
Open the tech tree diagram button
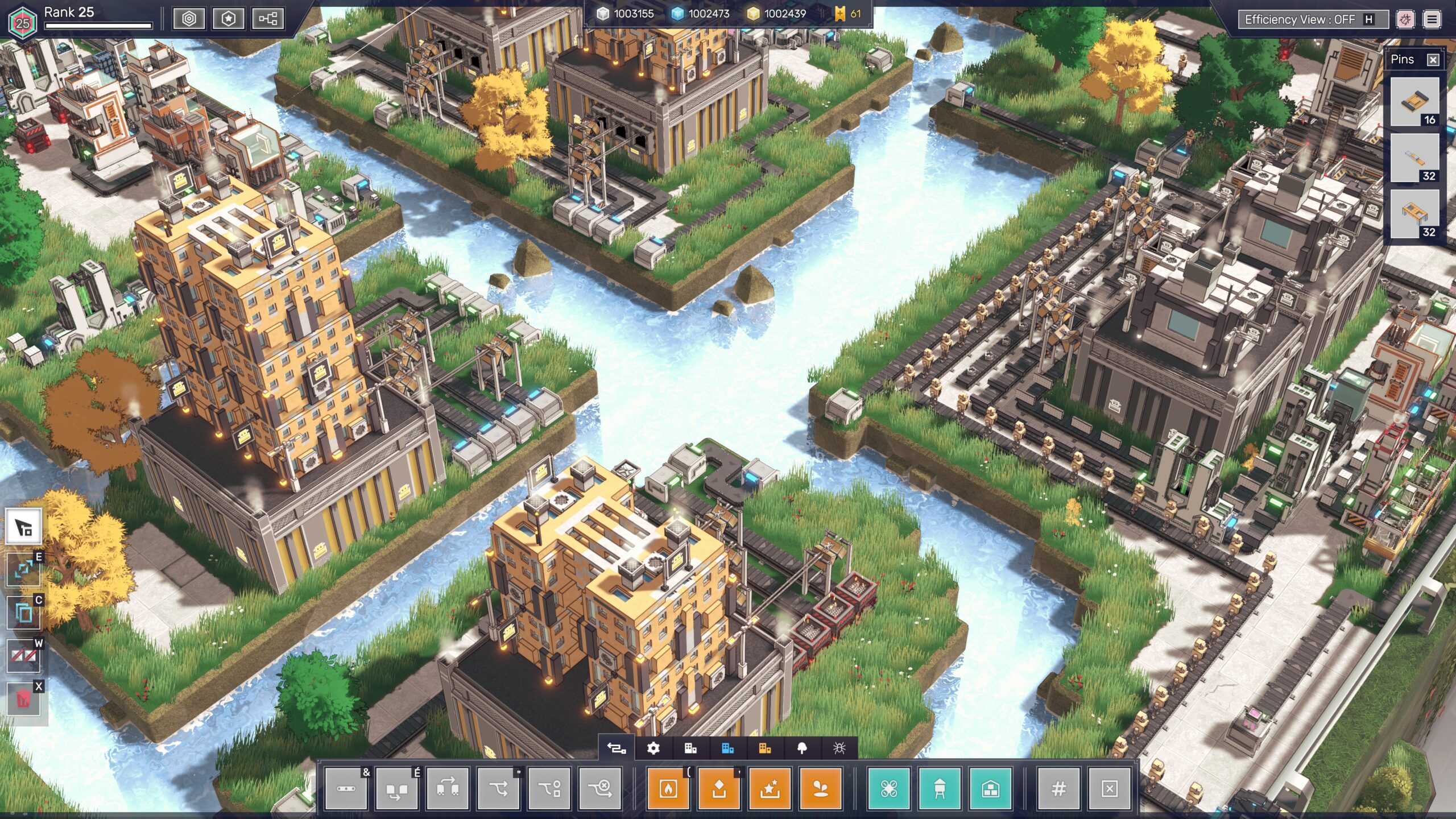point(268,19)
